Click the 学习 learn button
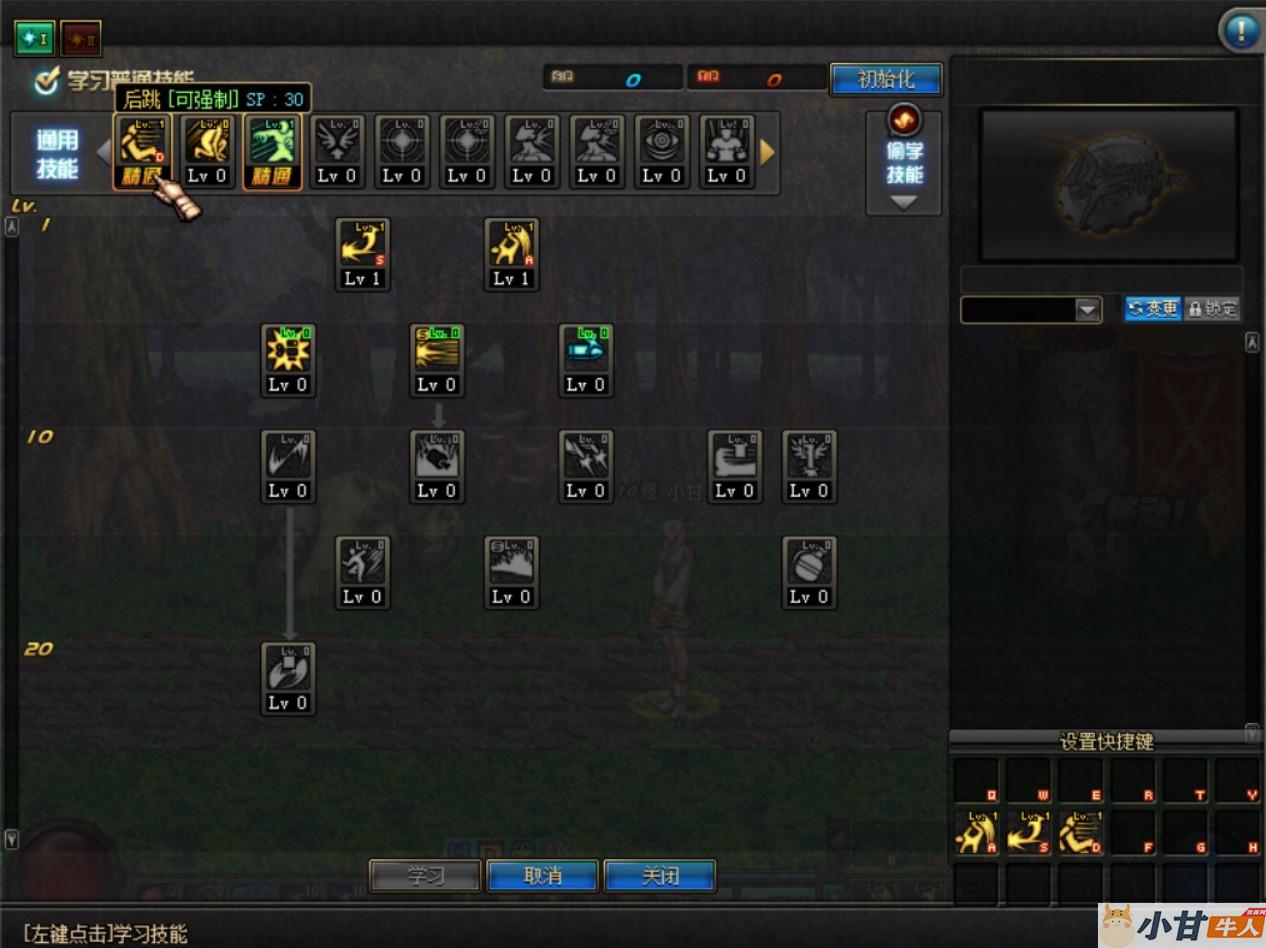Viewport: 1266px width, 948px height. click(x=425, y=876)
